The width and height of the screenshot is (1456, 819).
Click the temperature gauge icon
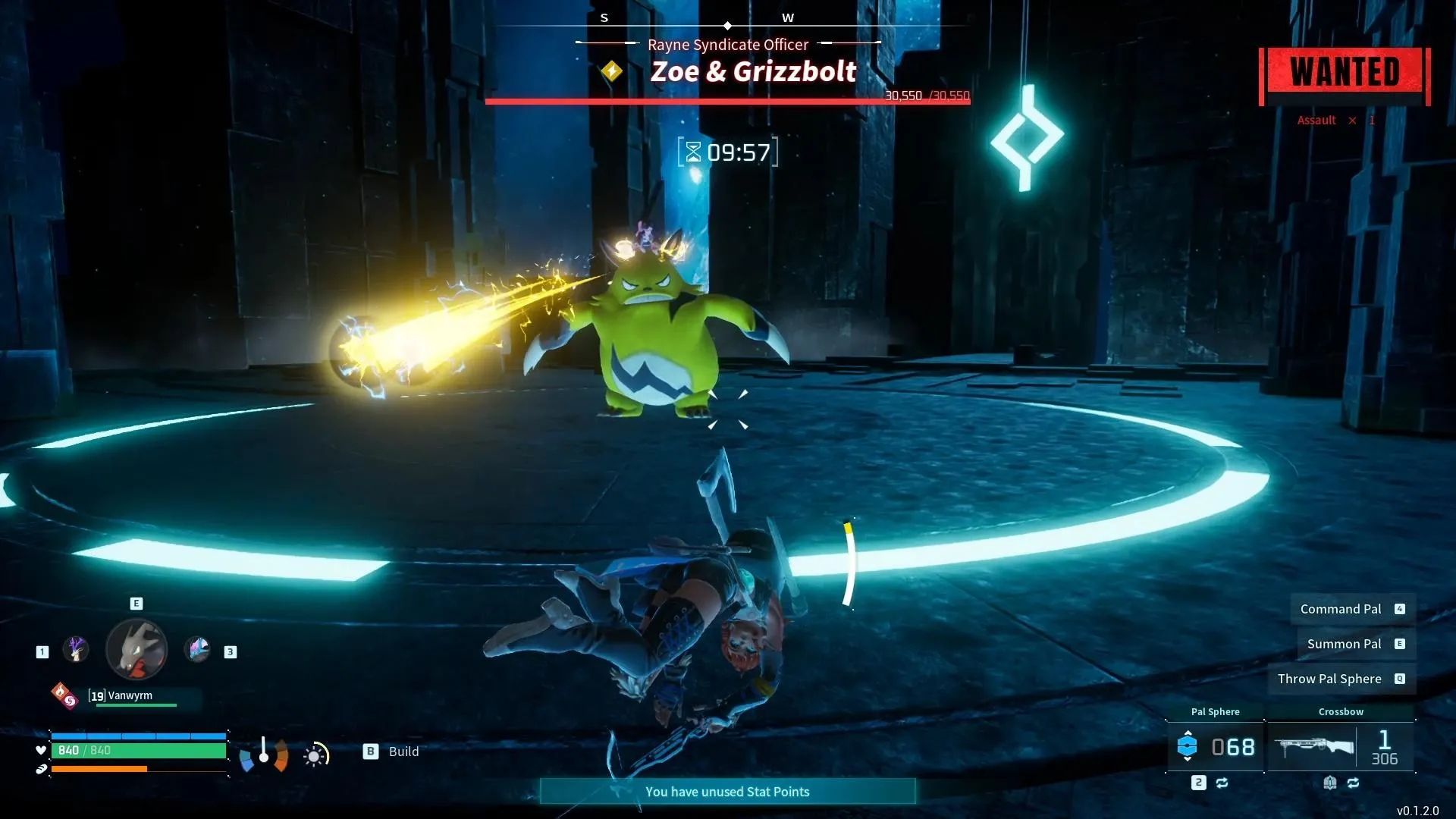click(x=263, y=753)
